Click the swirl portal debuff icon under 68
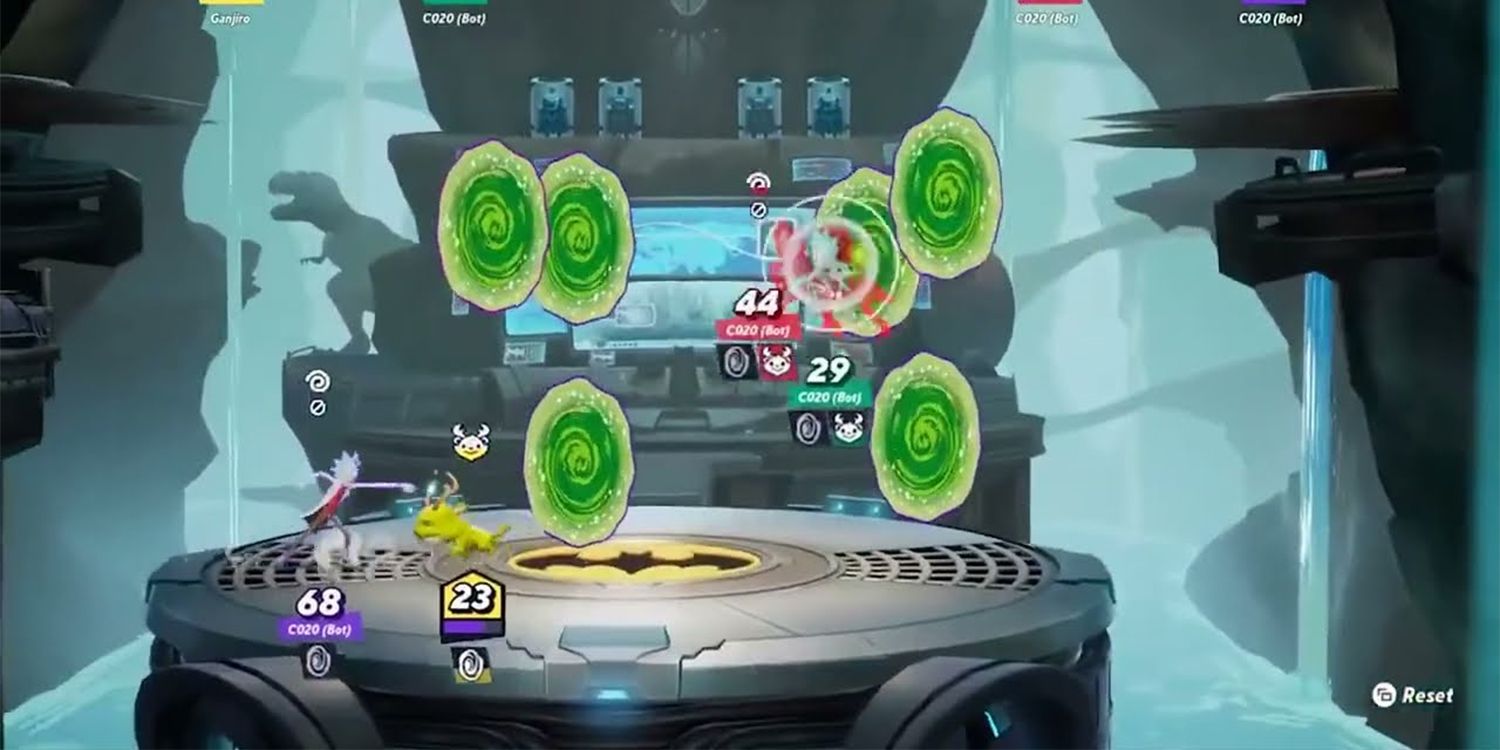 coord(318,662)
